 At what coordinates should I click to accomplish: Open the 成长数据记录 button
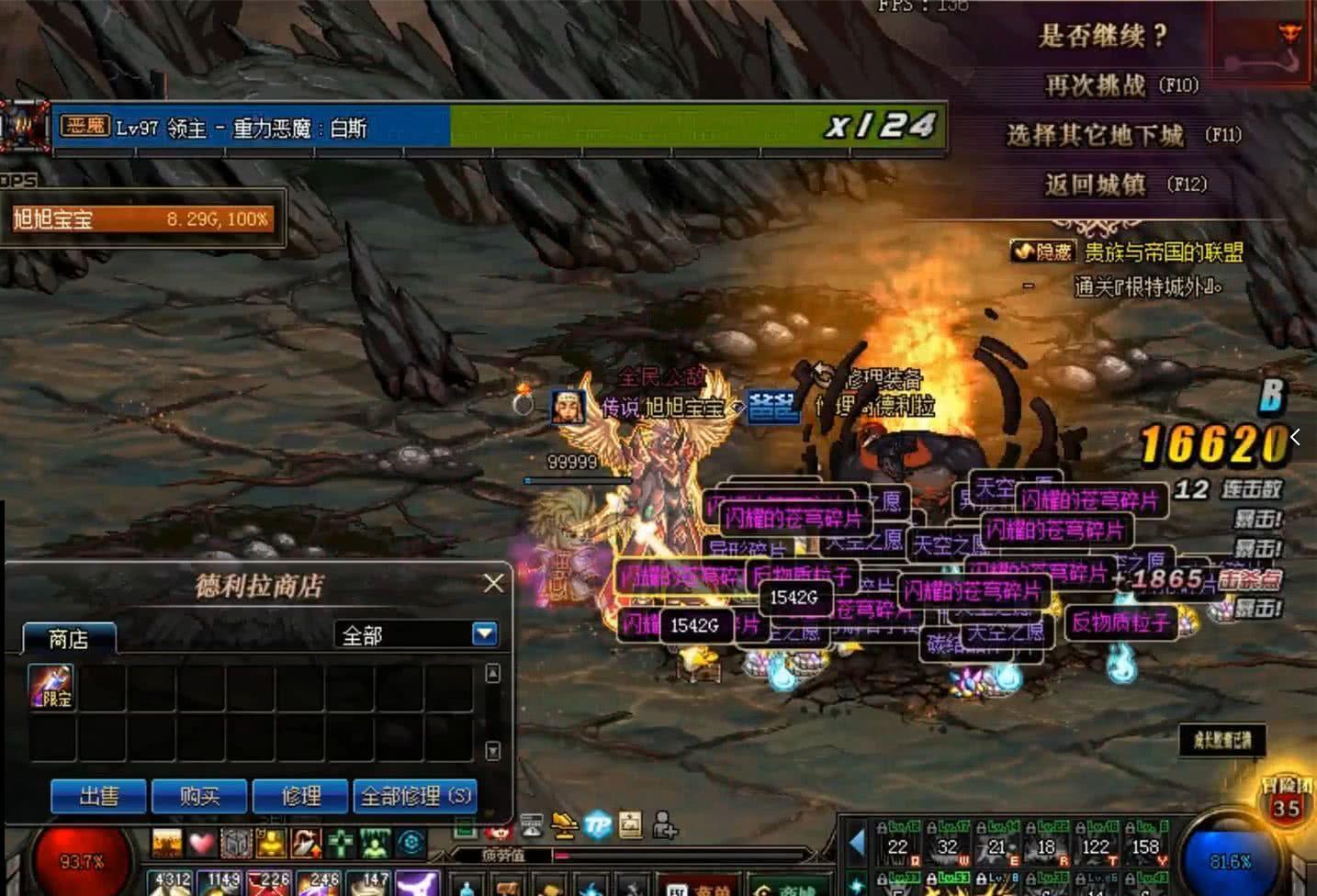(x=1222, y=740)
